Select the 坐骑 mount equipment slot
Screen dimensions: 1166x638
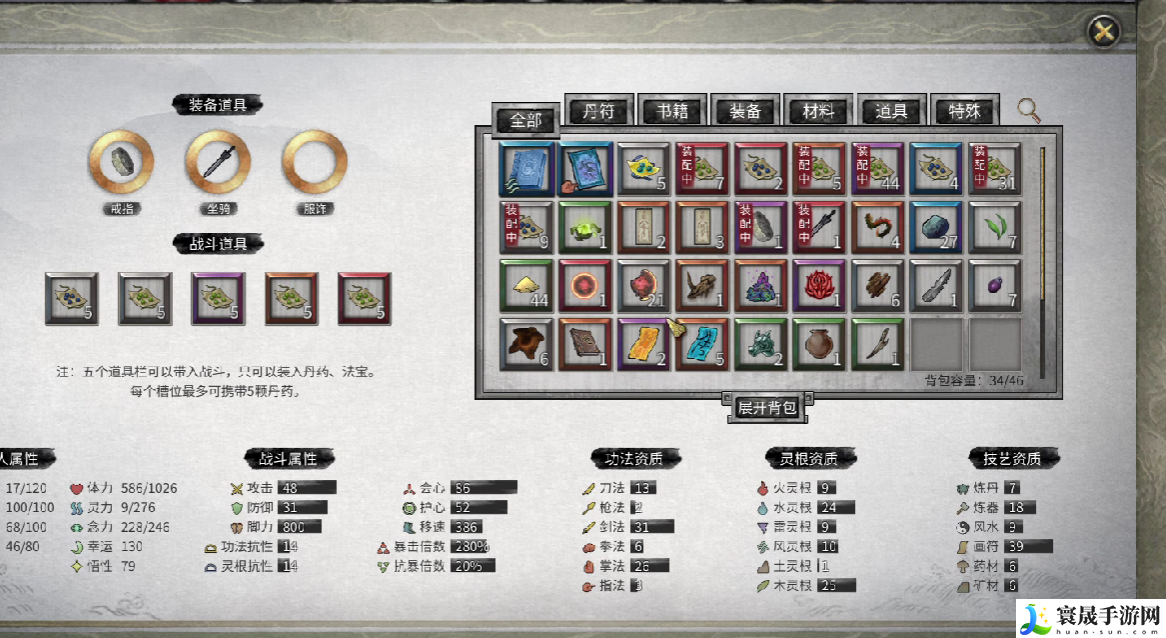(218, 162)
